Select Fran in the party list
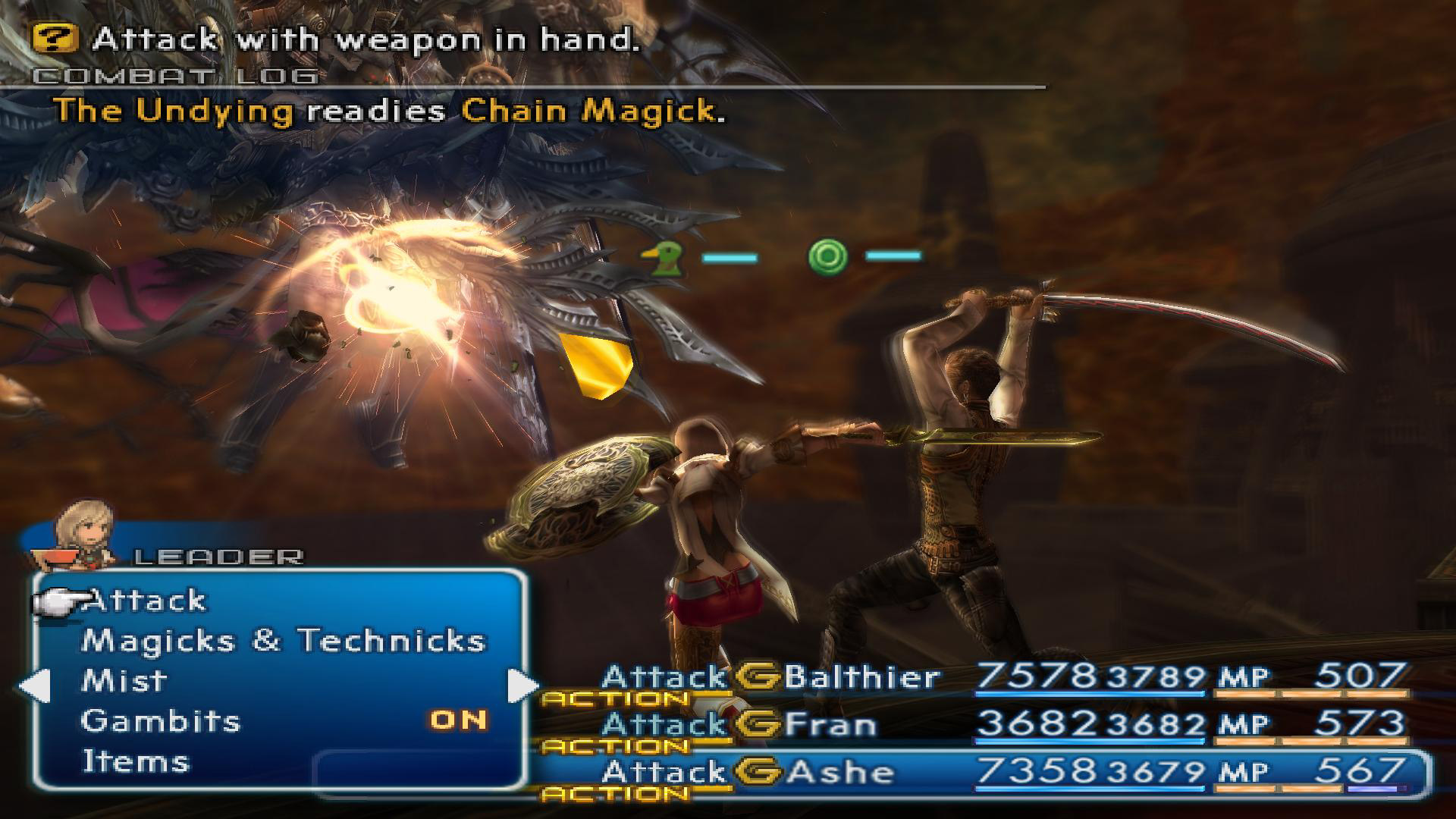1456x819 pixels. 830,724
